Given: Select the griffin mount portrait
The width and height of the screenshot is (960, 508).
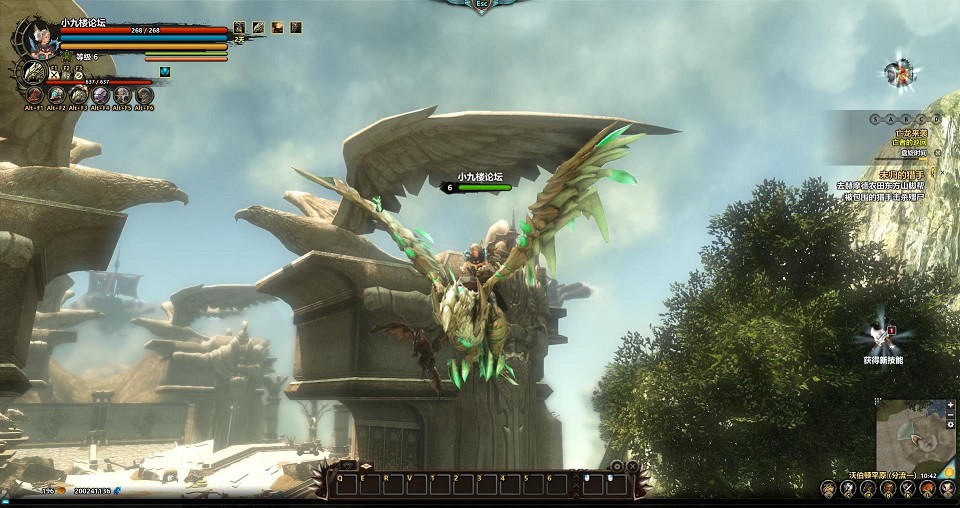Looking at the screenshot, I should coord(34,73).
